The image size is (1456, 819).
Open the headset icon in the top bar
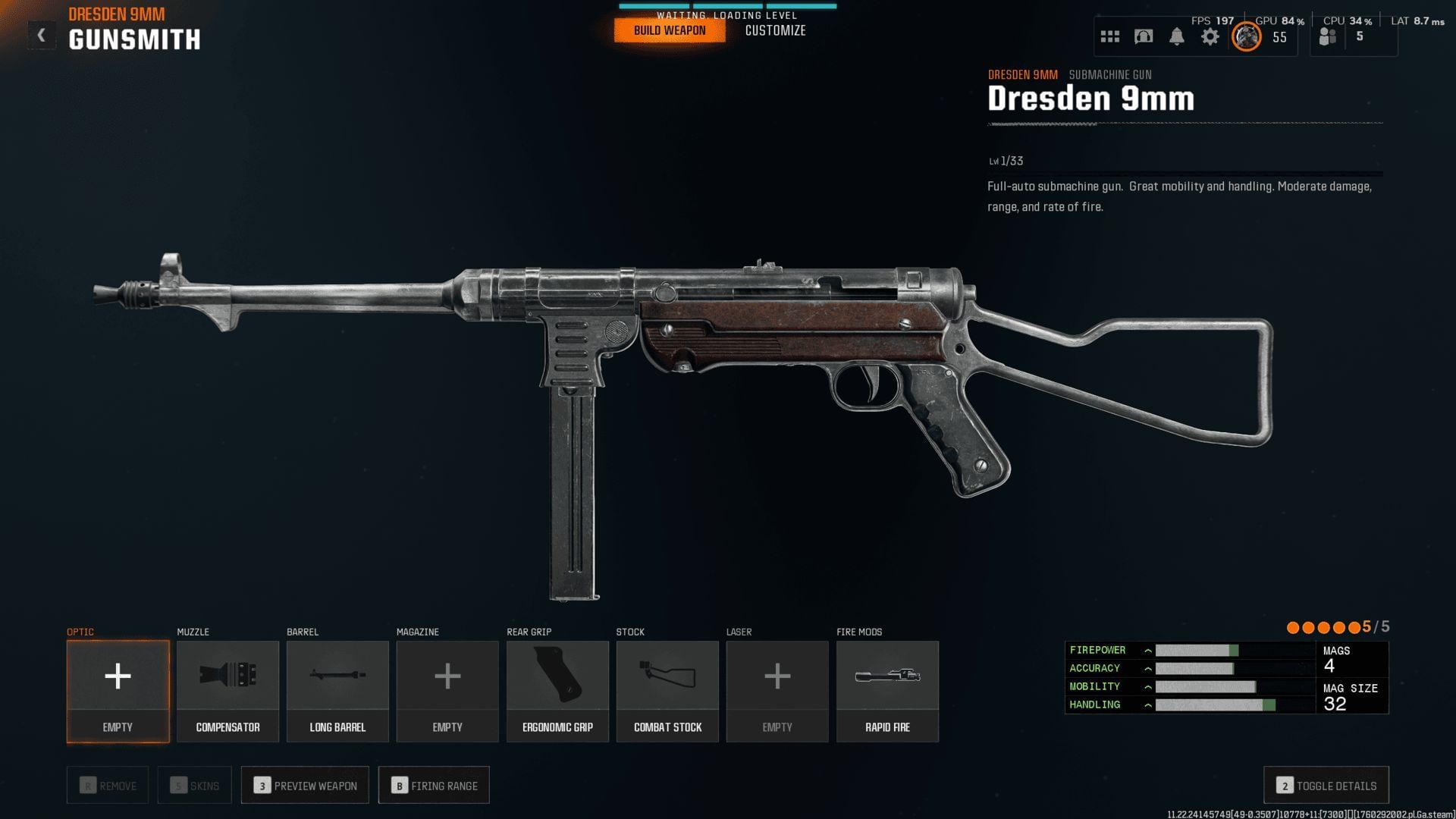[x=1144, y=36]
